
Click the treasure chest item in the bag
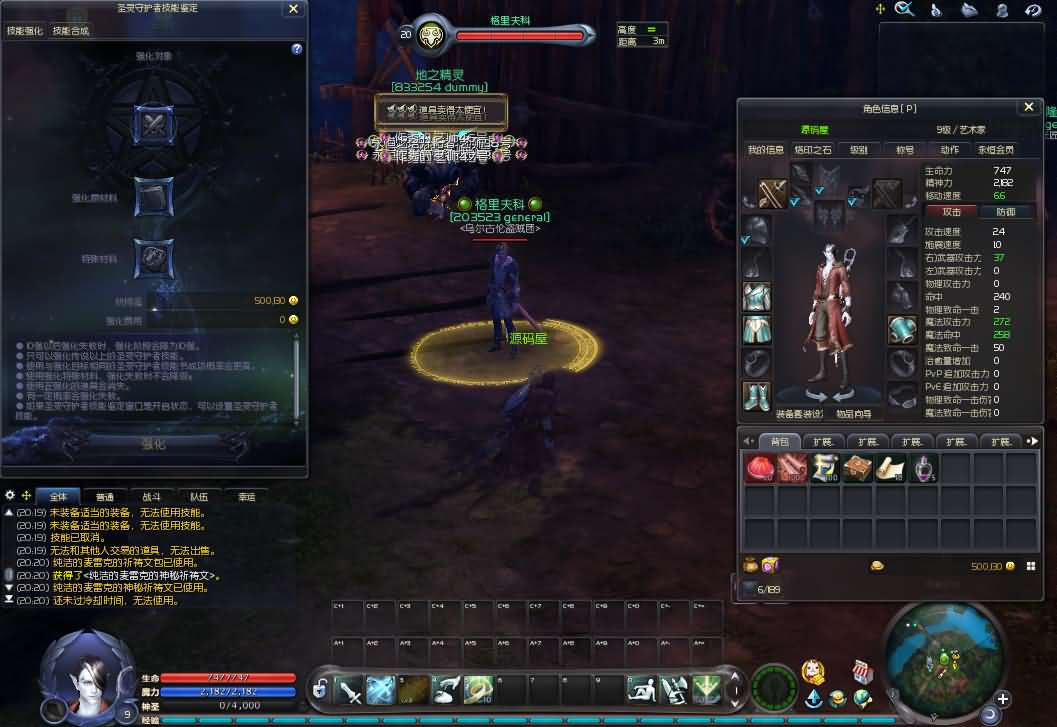point(857,469)
